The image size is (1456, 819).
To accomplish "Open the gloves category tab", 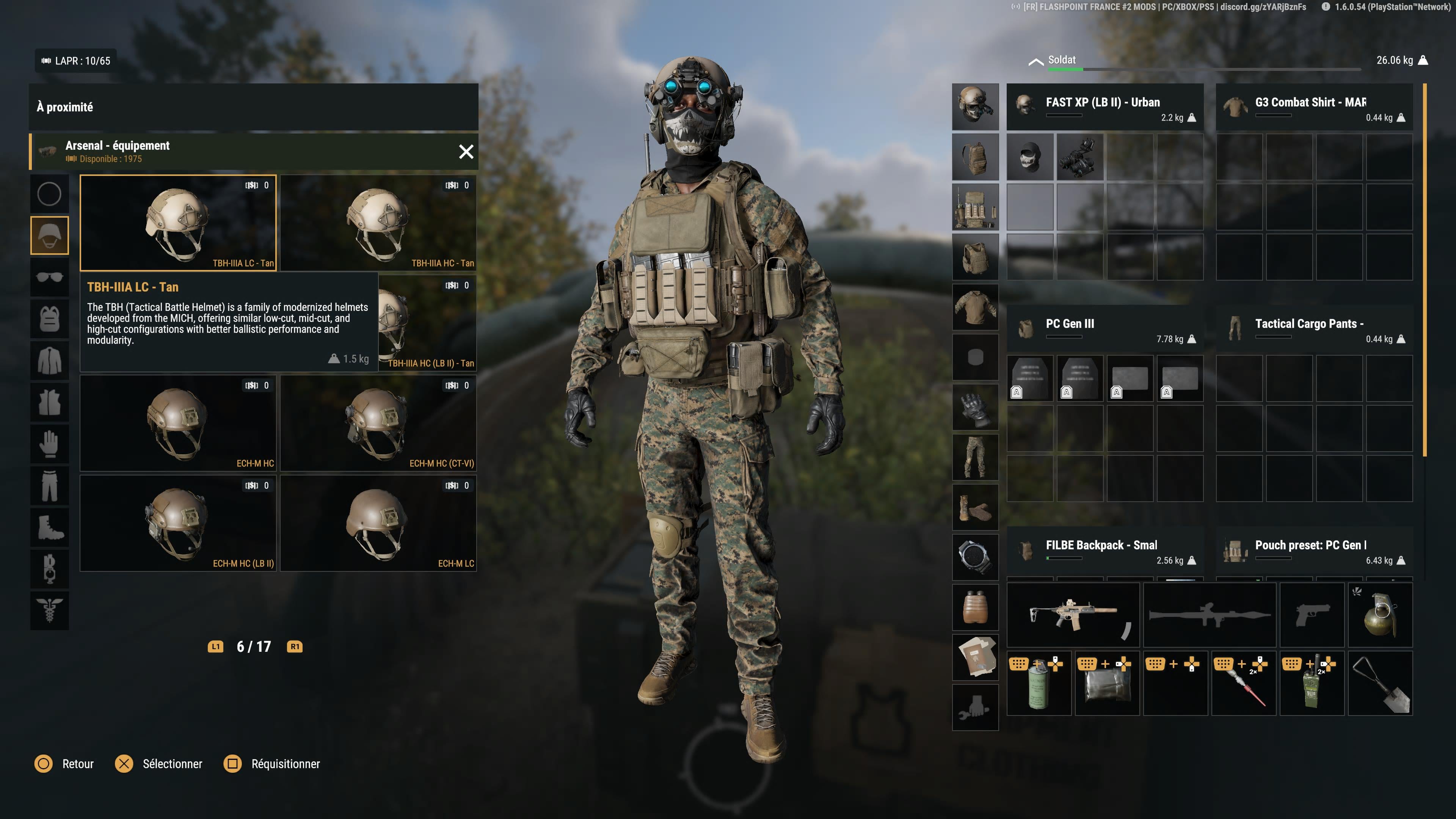I will pos(50,444).
